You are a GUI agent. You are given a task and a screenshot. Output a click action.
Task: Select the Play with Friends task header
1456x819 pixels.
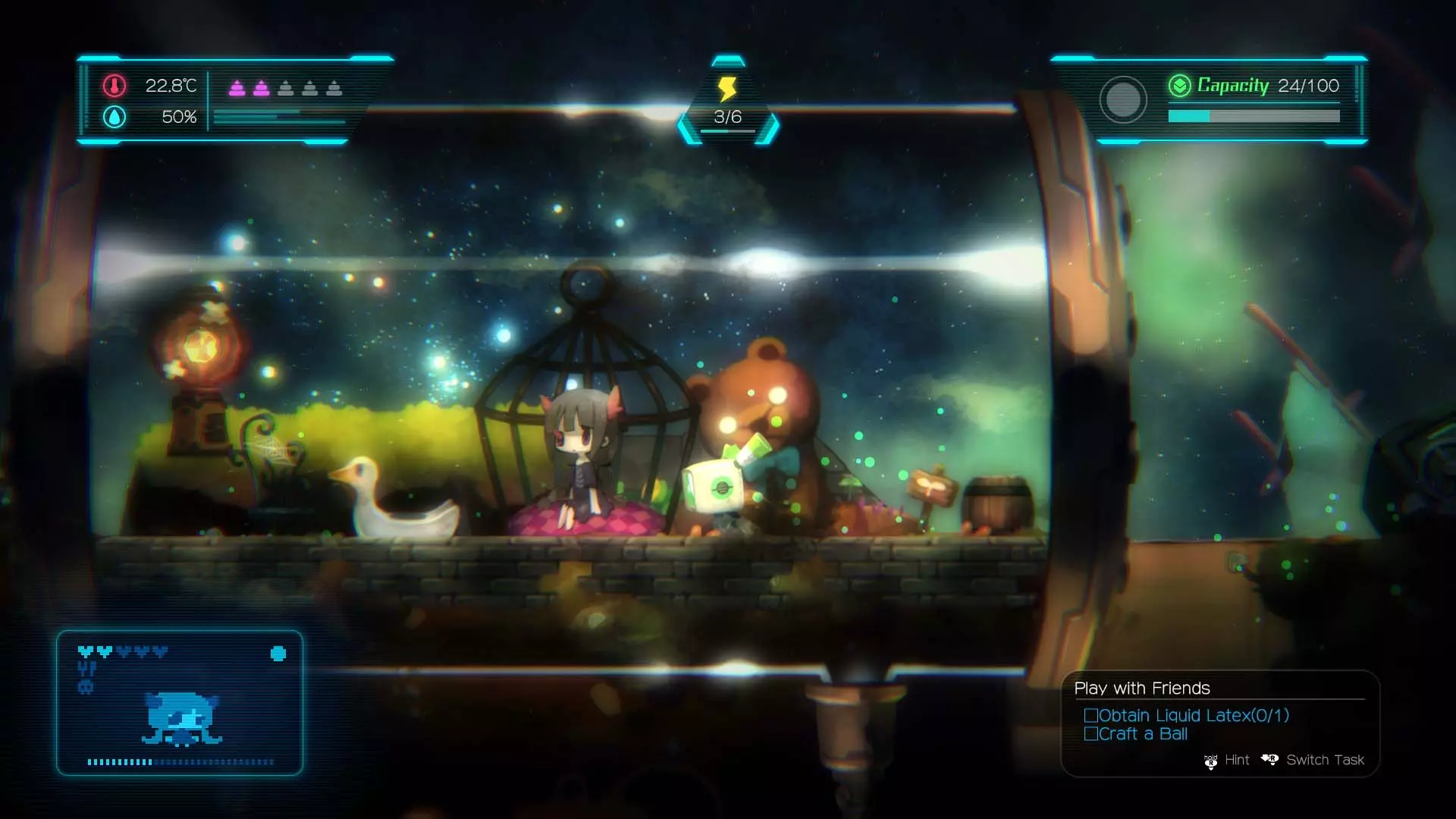click(1141, 688)
